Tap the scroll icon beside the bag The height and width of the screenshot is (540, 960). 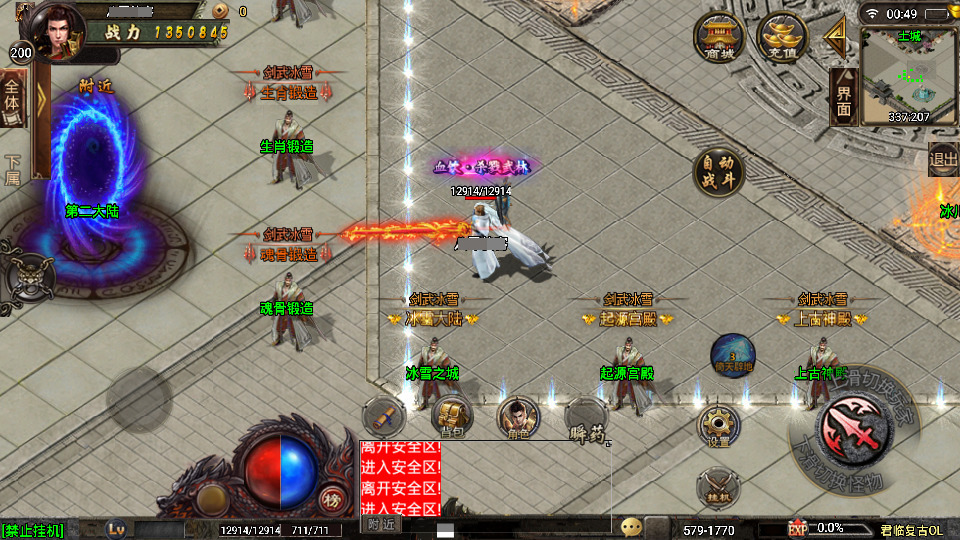(383, 414)
